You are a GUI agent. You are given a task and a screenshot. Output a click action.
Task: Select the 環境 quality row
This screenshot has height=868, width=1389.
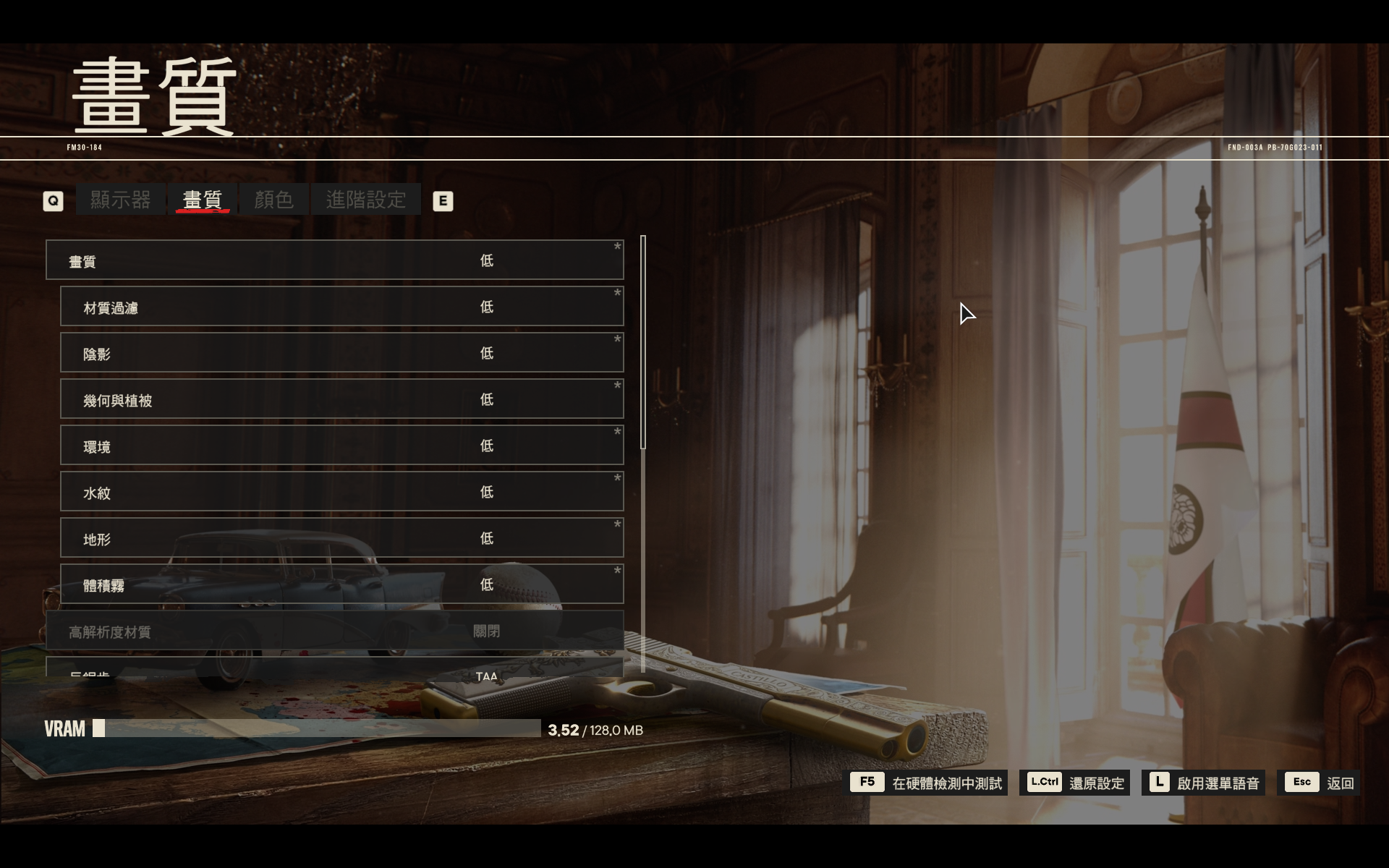(x=341, y=446)
